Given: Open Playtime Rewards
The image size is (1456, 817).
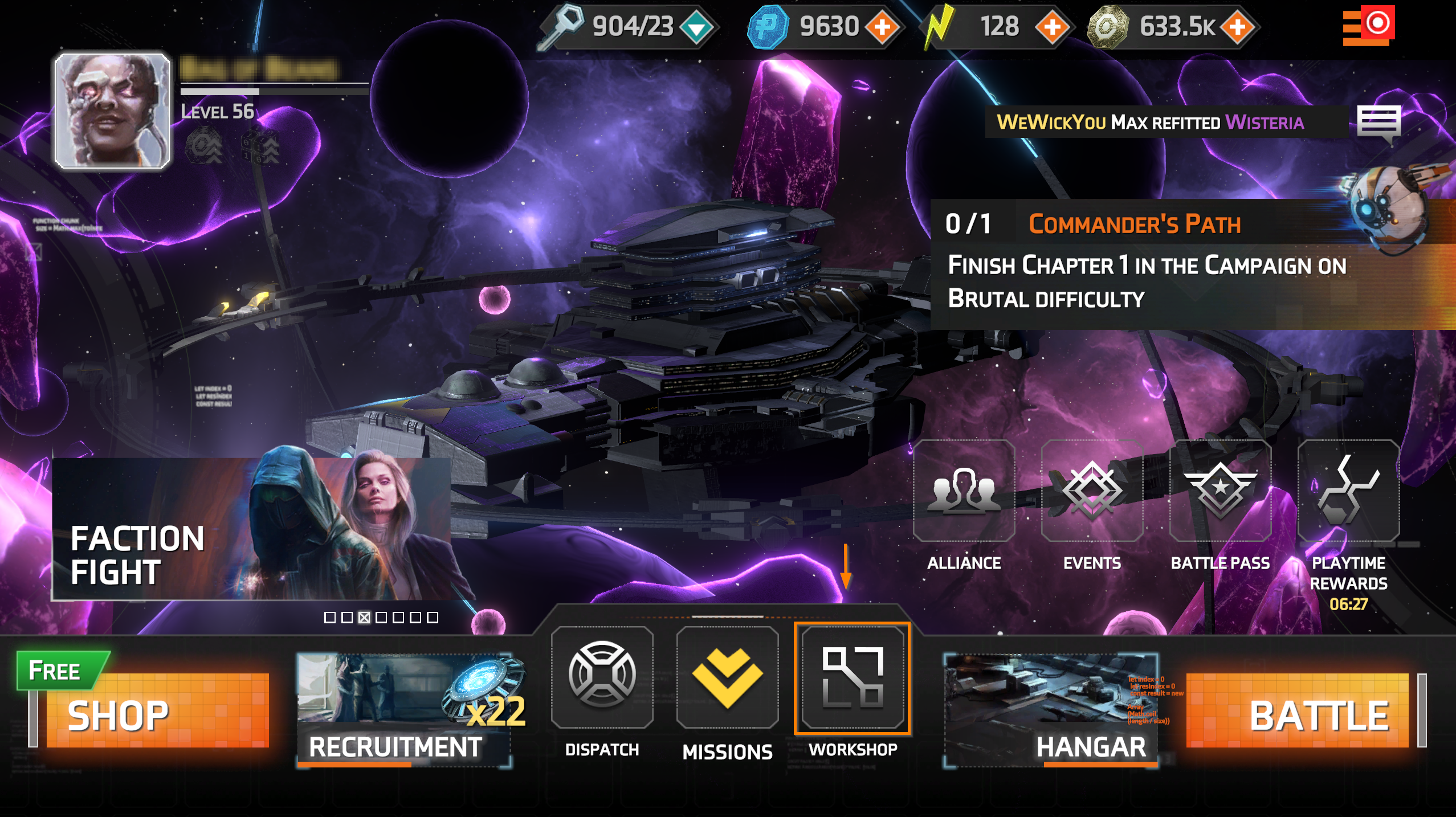Looking at the screenshot, I should pyautogui.click(x=1348, y=491).
